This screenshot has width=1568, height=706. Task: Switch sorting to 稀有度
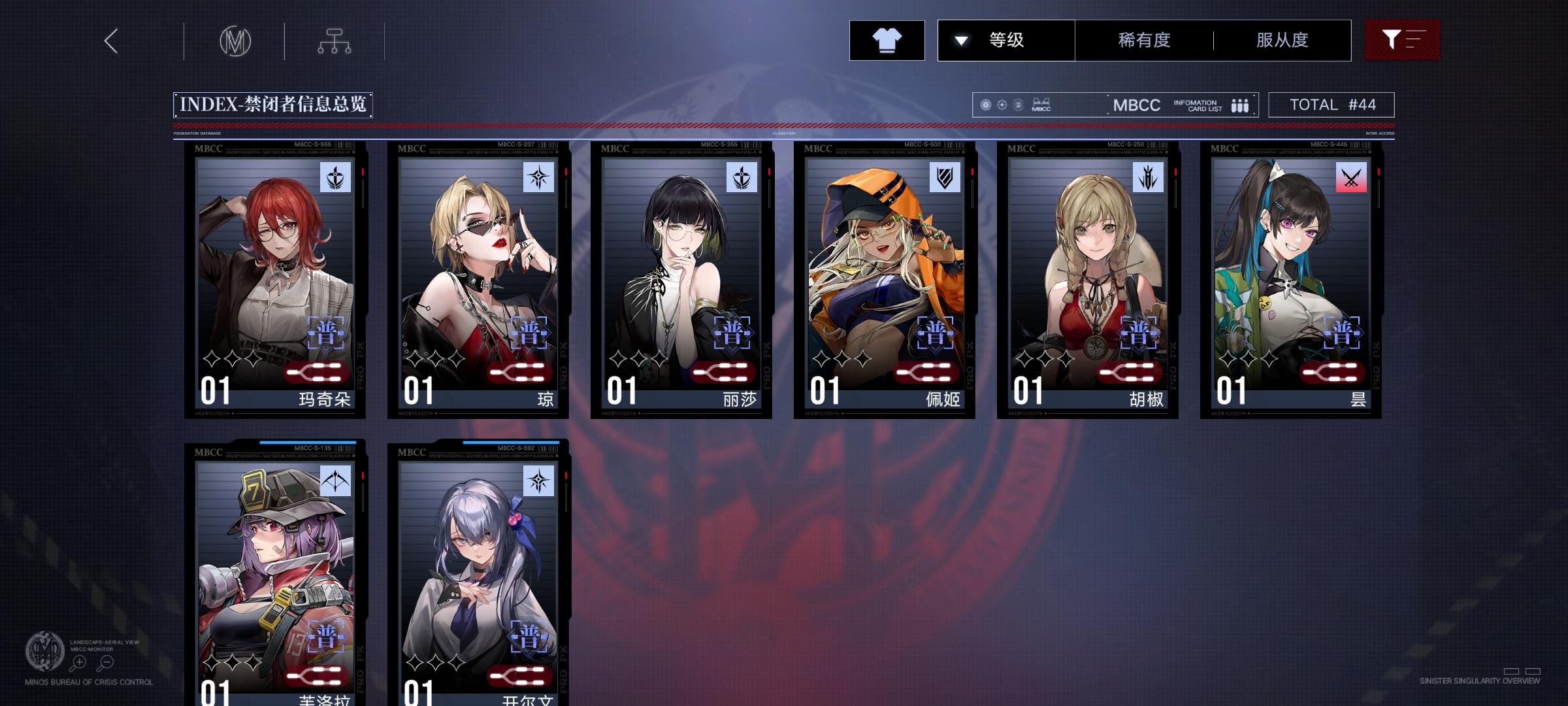1141,40
